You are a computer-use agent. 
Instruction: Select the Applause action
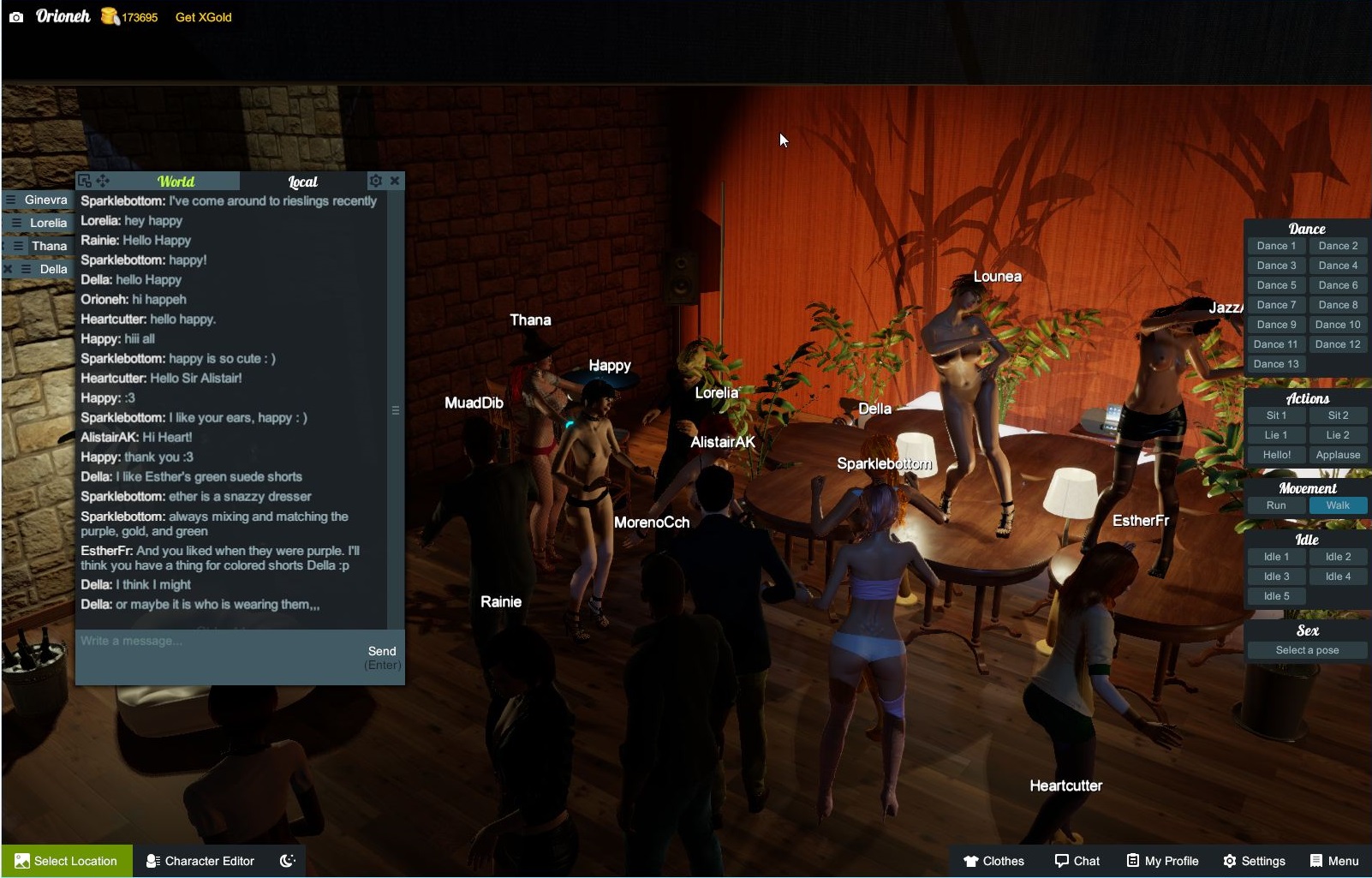[x=1338, y=455]
